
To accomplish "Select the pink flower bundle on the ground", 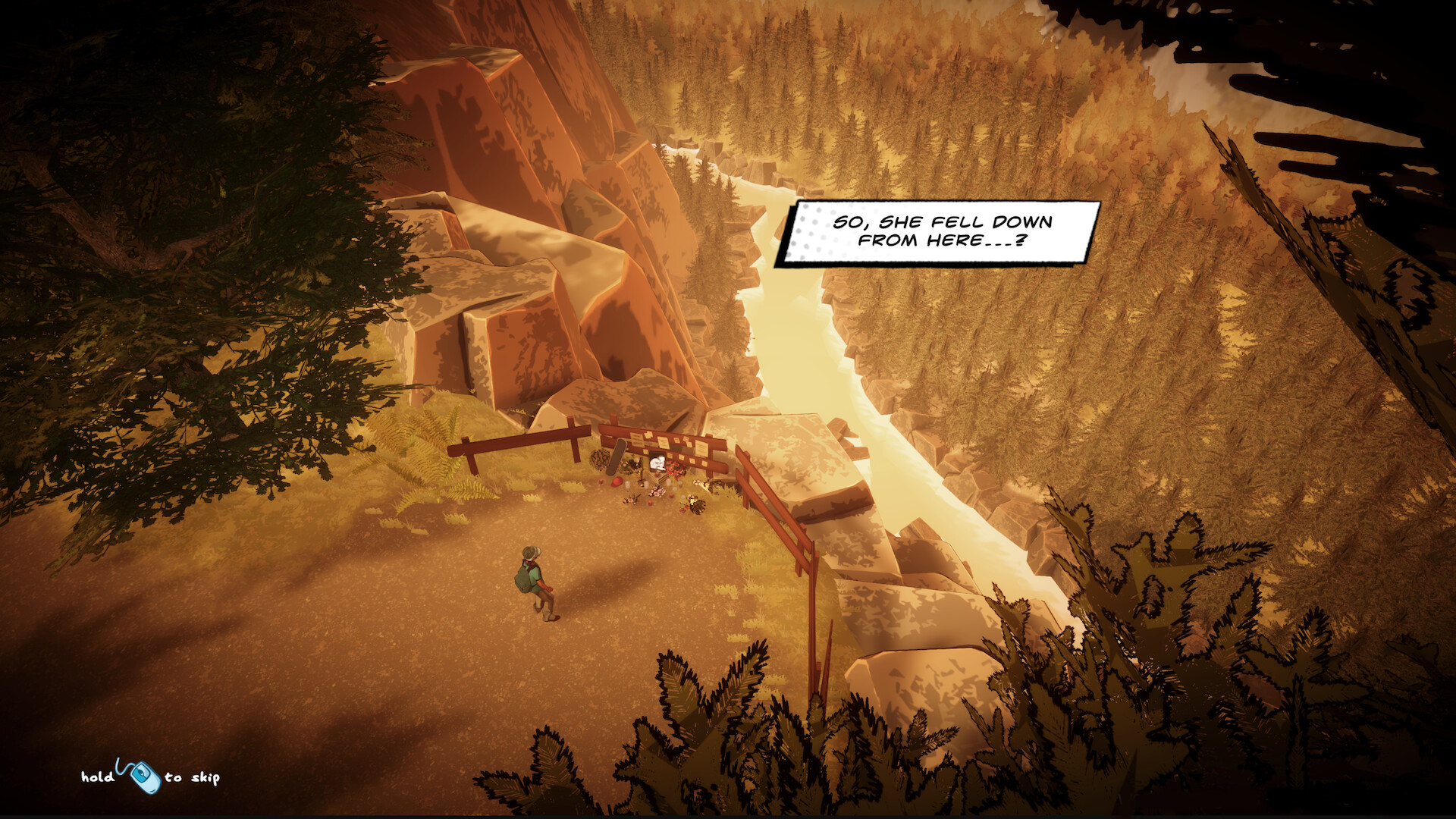I will 657,492.
